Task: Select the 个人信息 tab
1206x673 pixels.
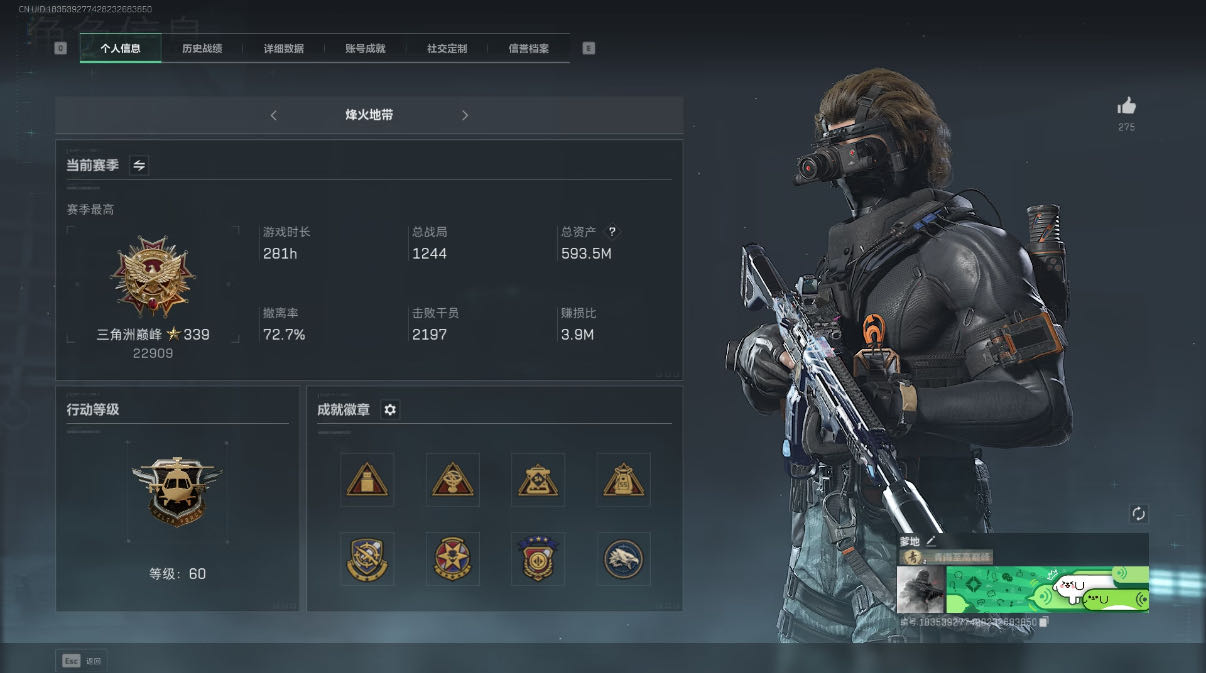Action: tap(120, 48)
